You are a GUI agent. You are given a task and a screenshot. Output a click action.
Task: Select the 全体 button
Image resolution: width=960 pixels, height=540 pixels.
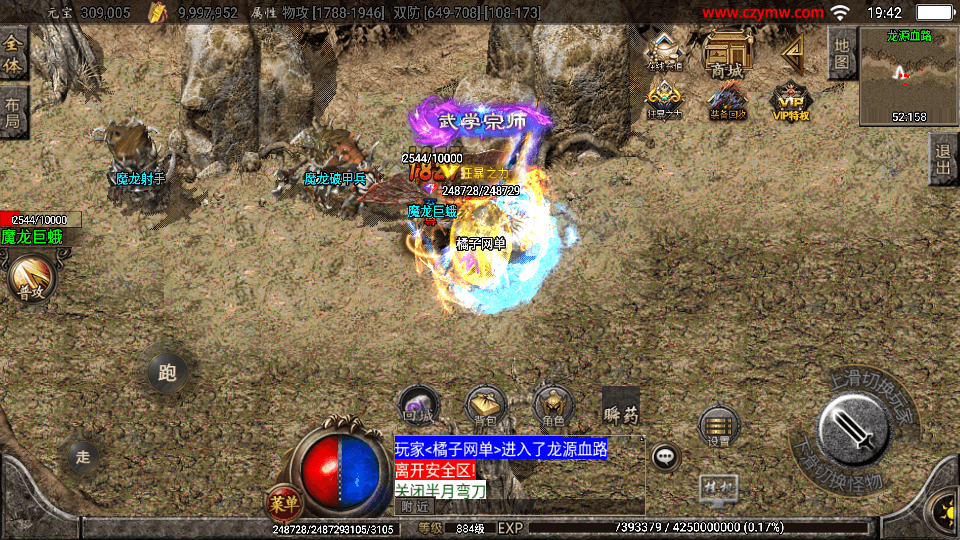[x=13, y=53]
